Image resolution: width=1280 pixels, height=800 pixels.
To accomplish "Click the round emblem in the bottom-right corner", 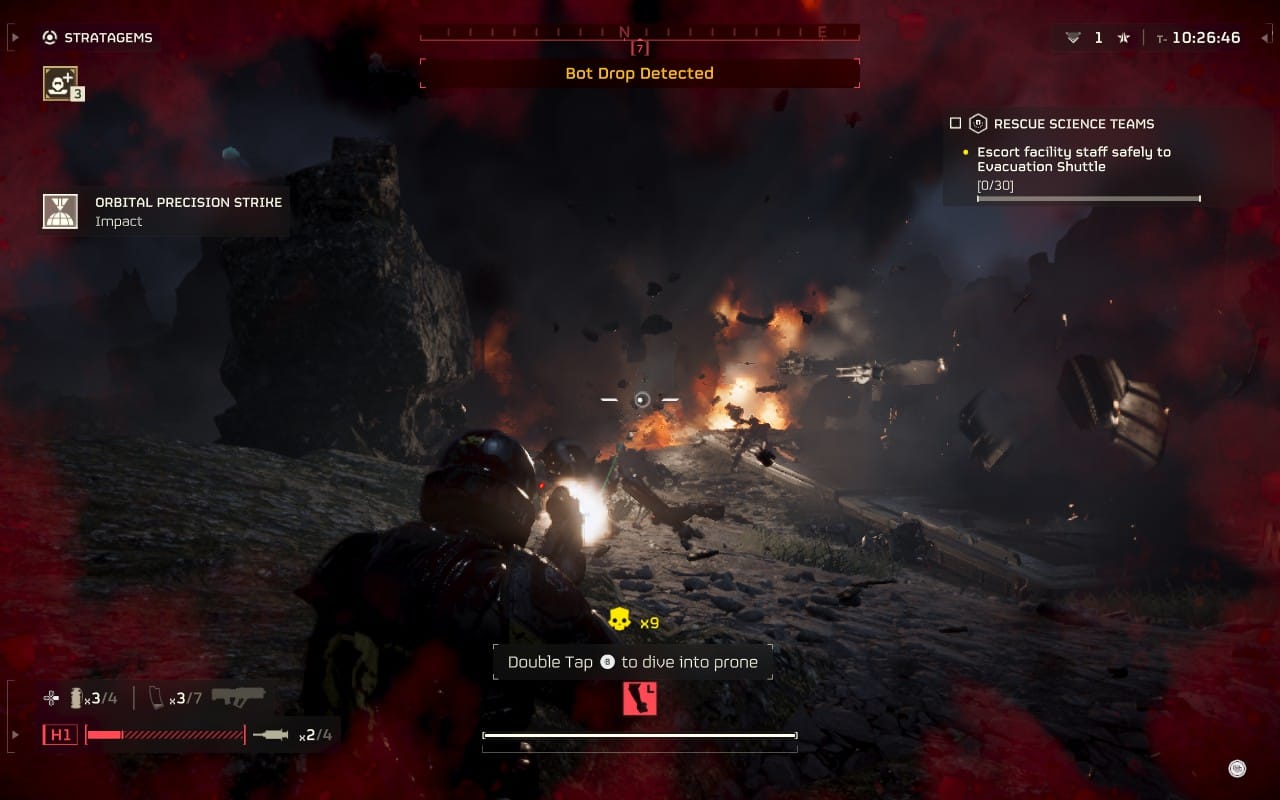I will (1237, 768).
